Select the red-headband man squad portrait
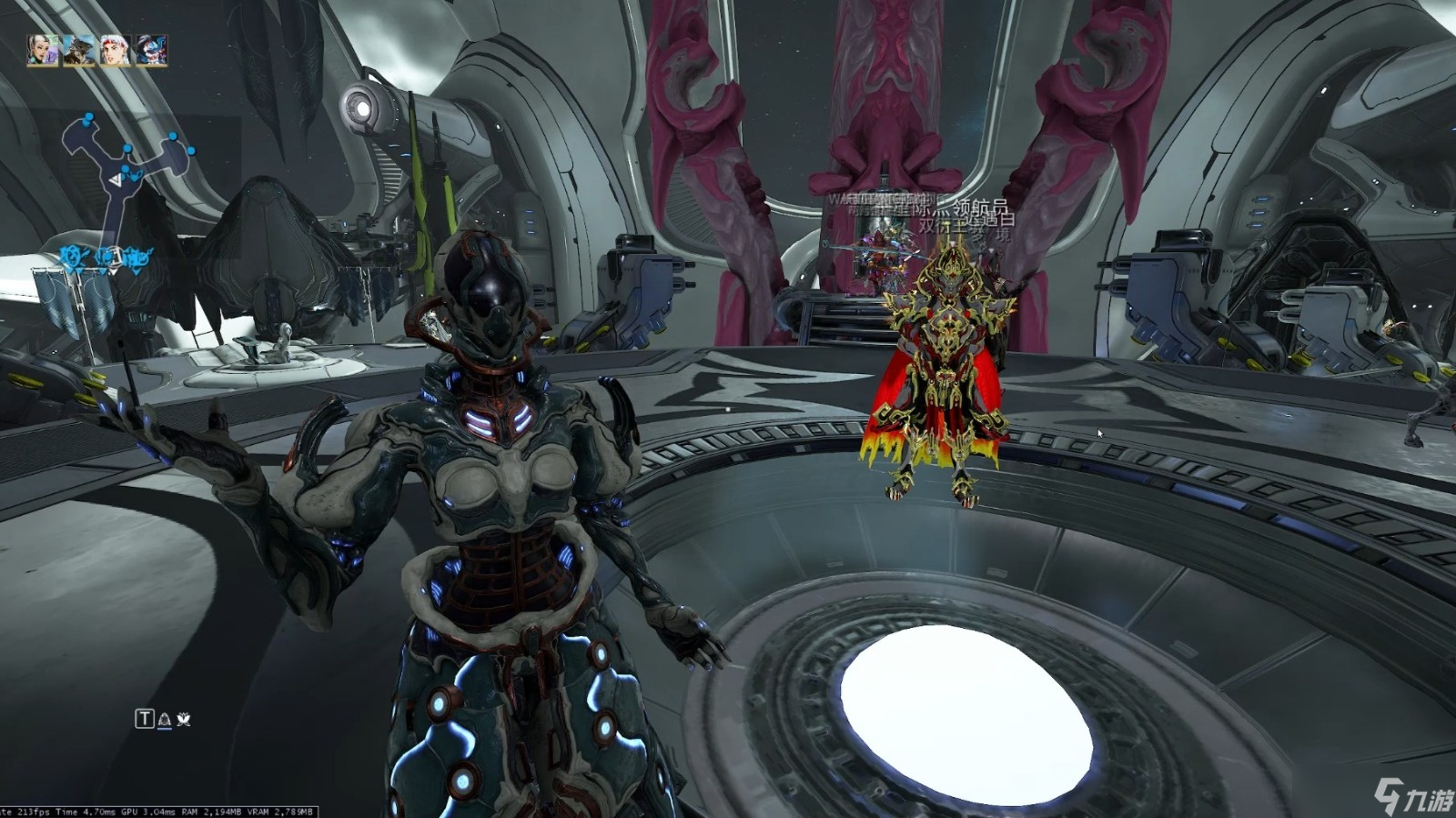The image size is (1456, 818). [x=116, y=51]
